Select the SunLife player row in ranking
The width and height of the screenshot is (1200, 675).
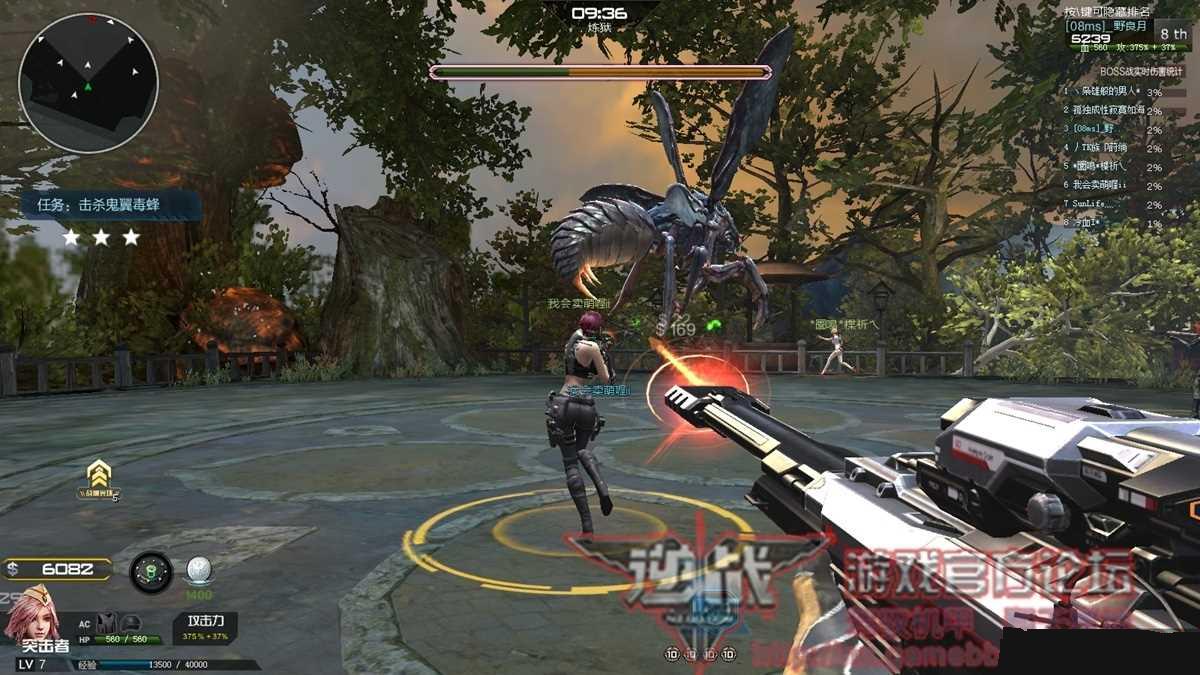[x=1112, y=204]
